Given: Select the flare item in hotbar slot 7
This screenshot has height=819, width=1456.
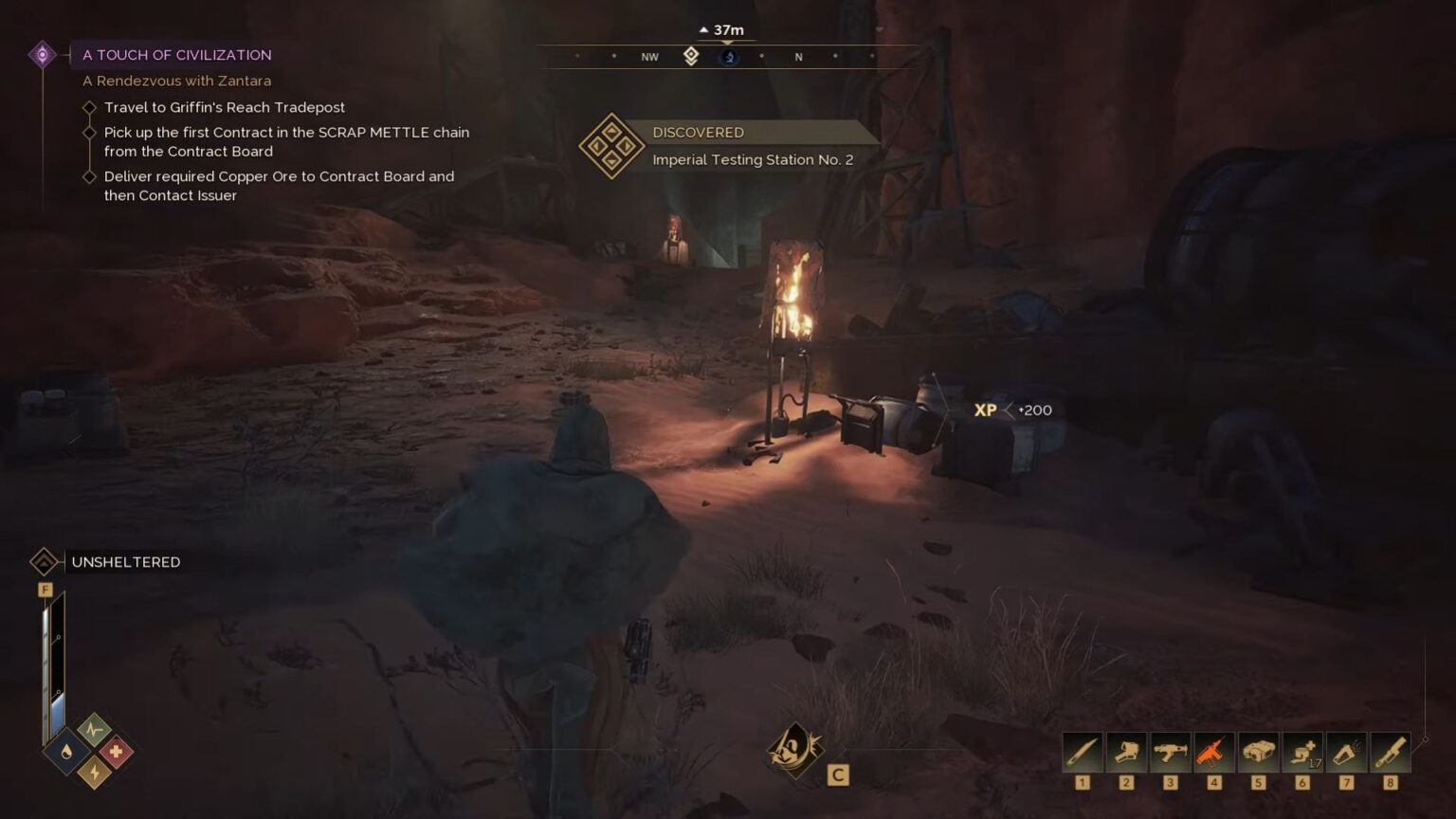Looking at the screenshot, I should (1348, 752).
